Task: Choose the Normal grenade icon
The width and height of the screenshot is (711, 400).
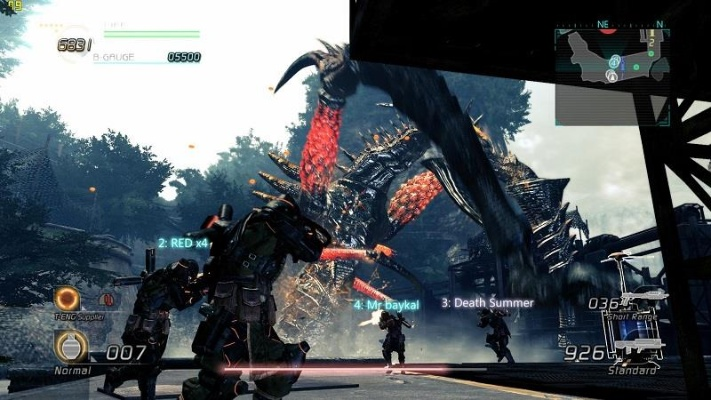Action: click(x=70, y=347)
